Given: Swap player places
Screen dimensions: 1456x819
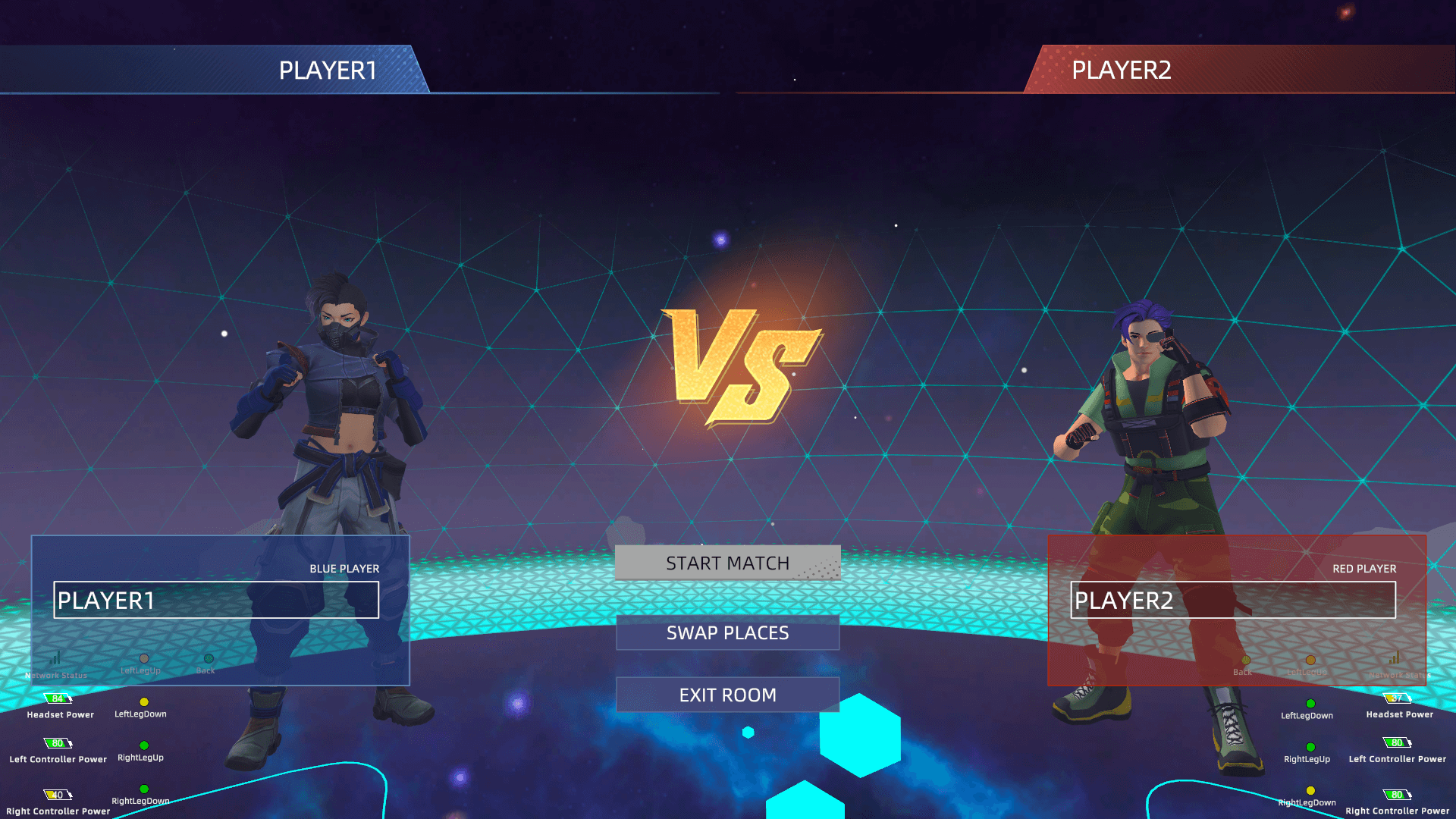Looking at the screenshot, I should click(727, 632).
